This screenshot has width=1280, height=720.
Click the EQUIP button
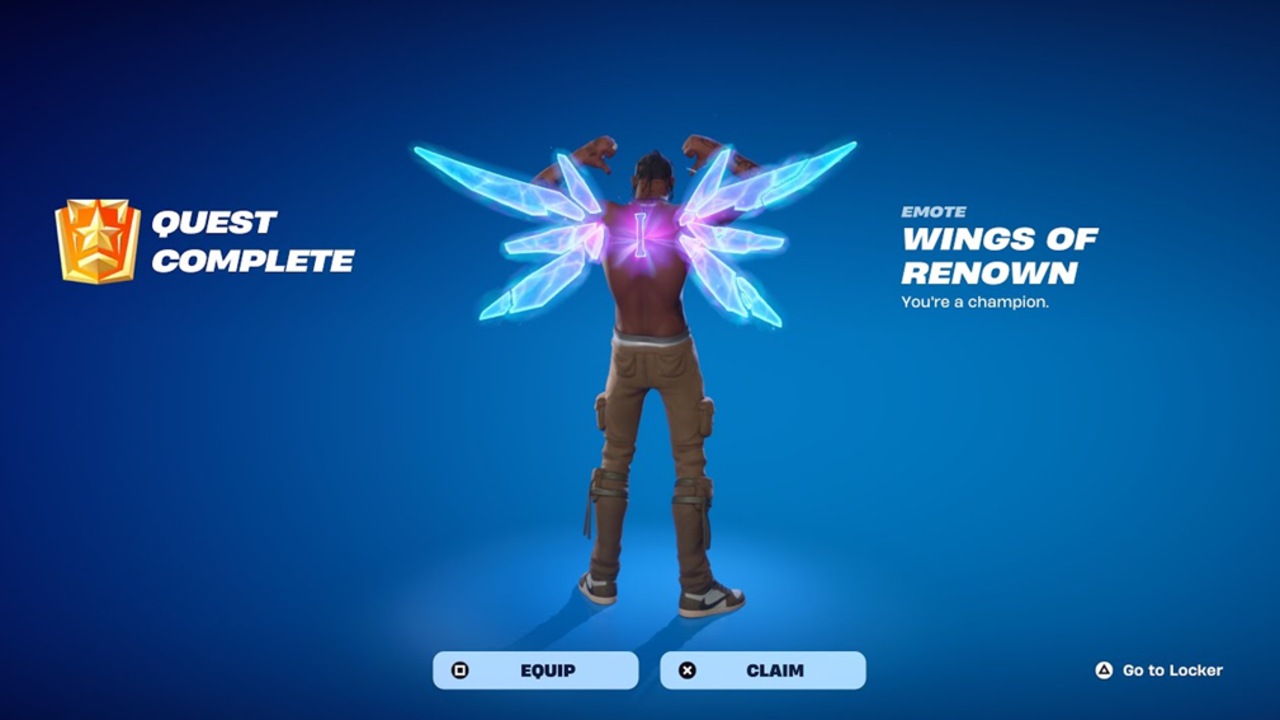pos(535,670)
